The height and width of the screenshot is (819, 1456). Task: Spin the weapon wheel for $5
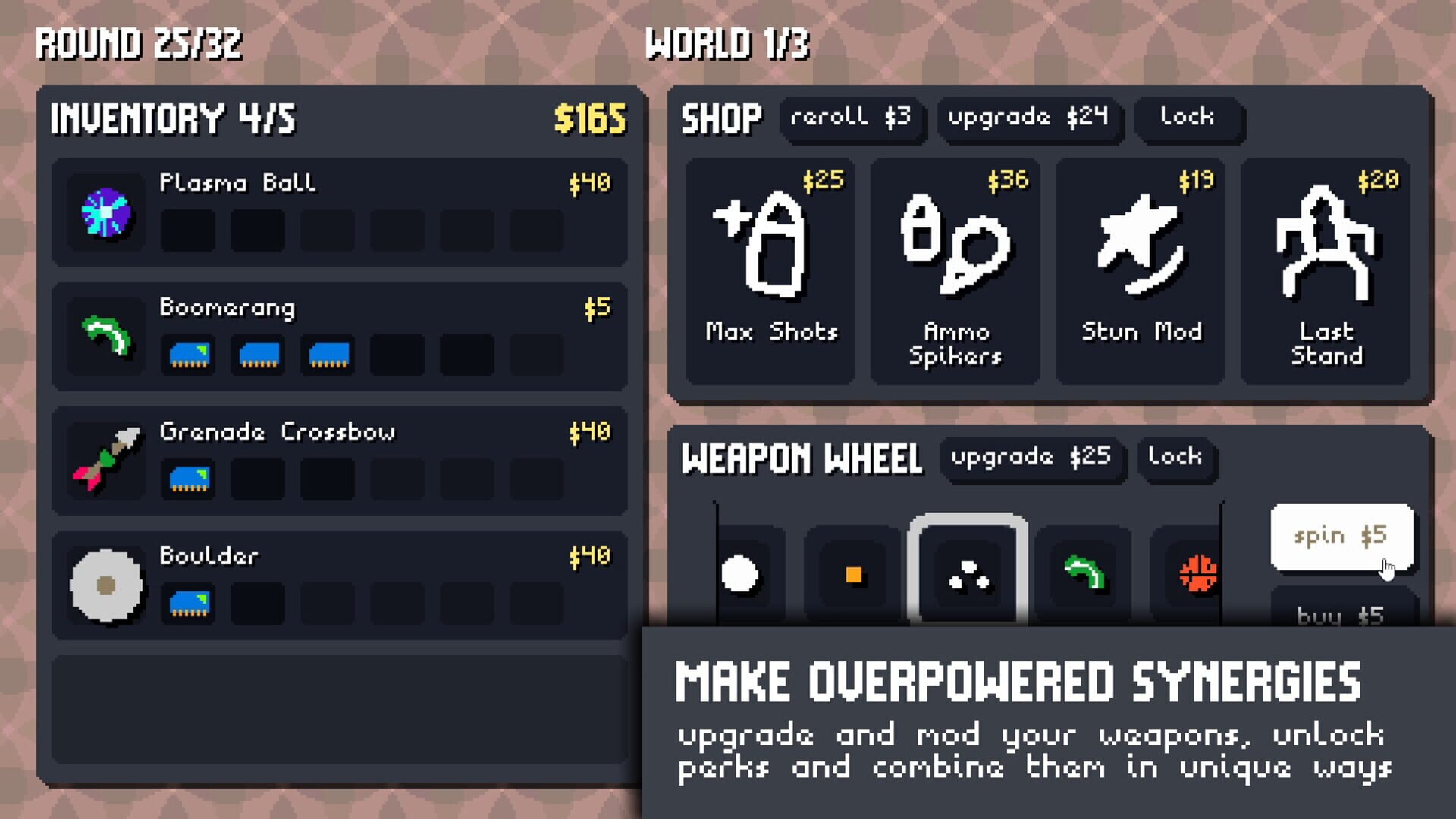tap(1339, 535)
